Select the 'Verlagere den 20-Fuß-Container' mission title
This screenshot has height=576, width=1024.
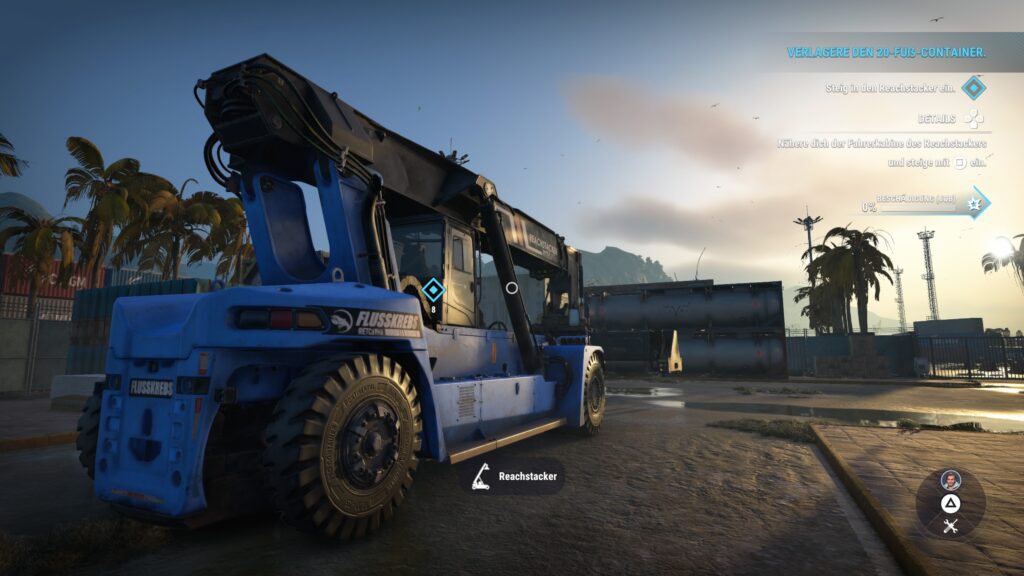point(886,52)
